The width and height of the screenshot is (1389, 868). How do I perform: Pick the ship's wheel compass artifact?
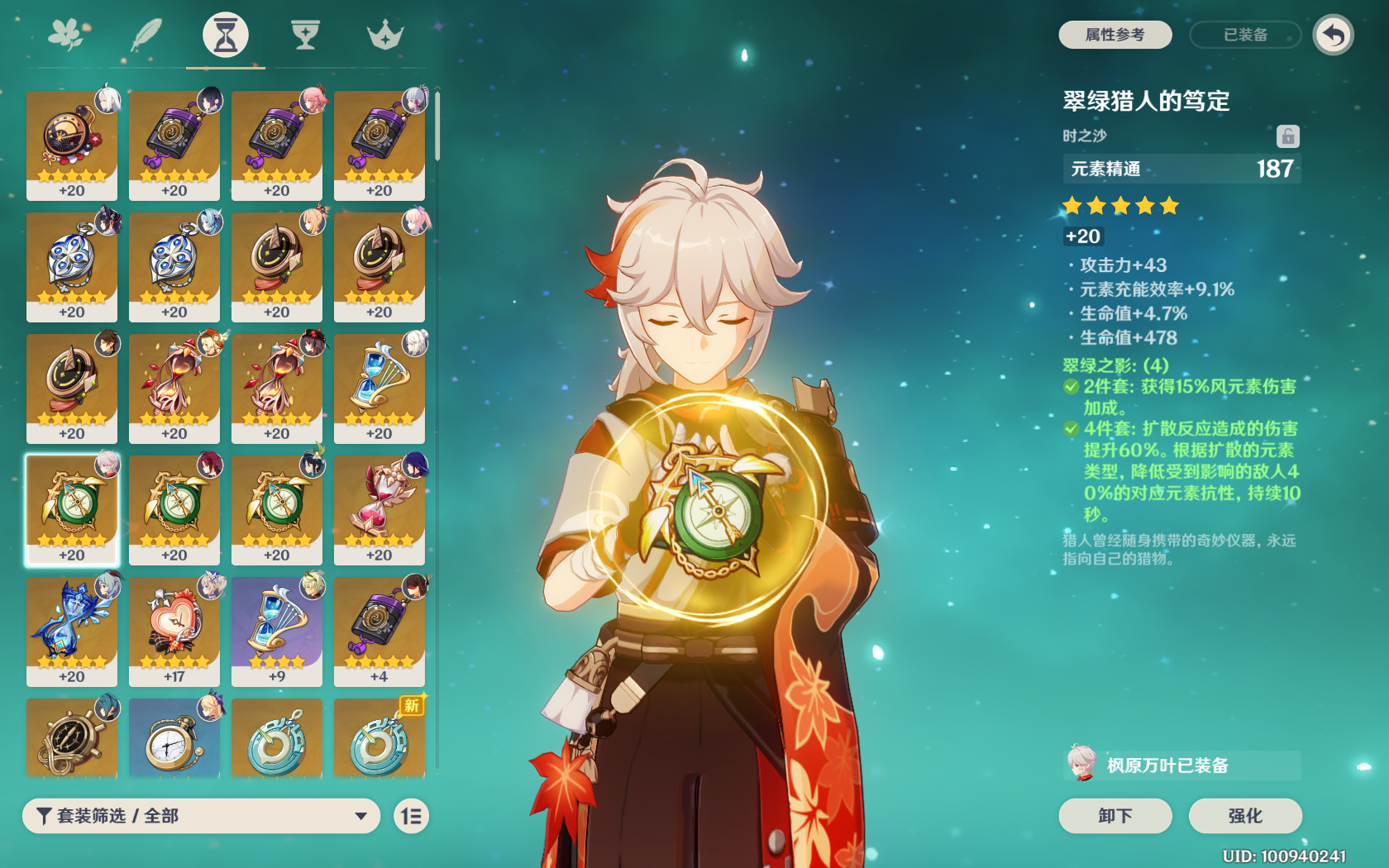[72, 738]
